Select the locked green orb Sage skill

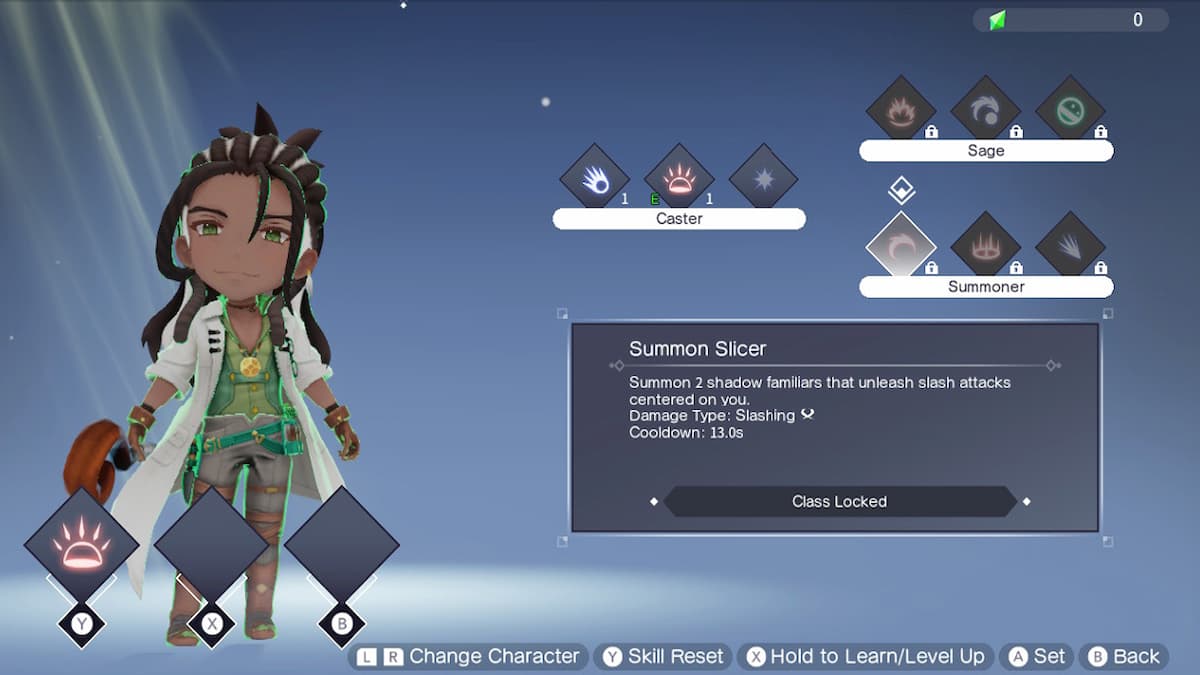(x=1070, y=110)
